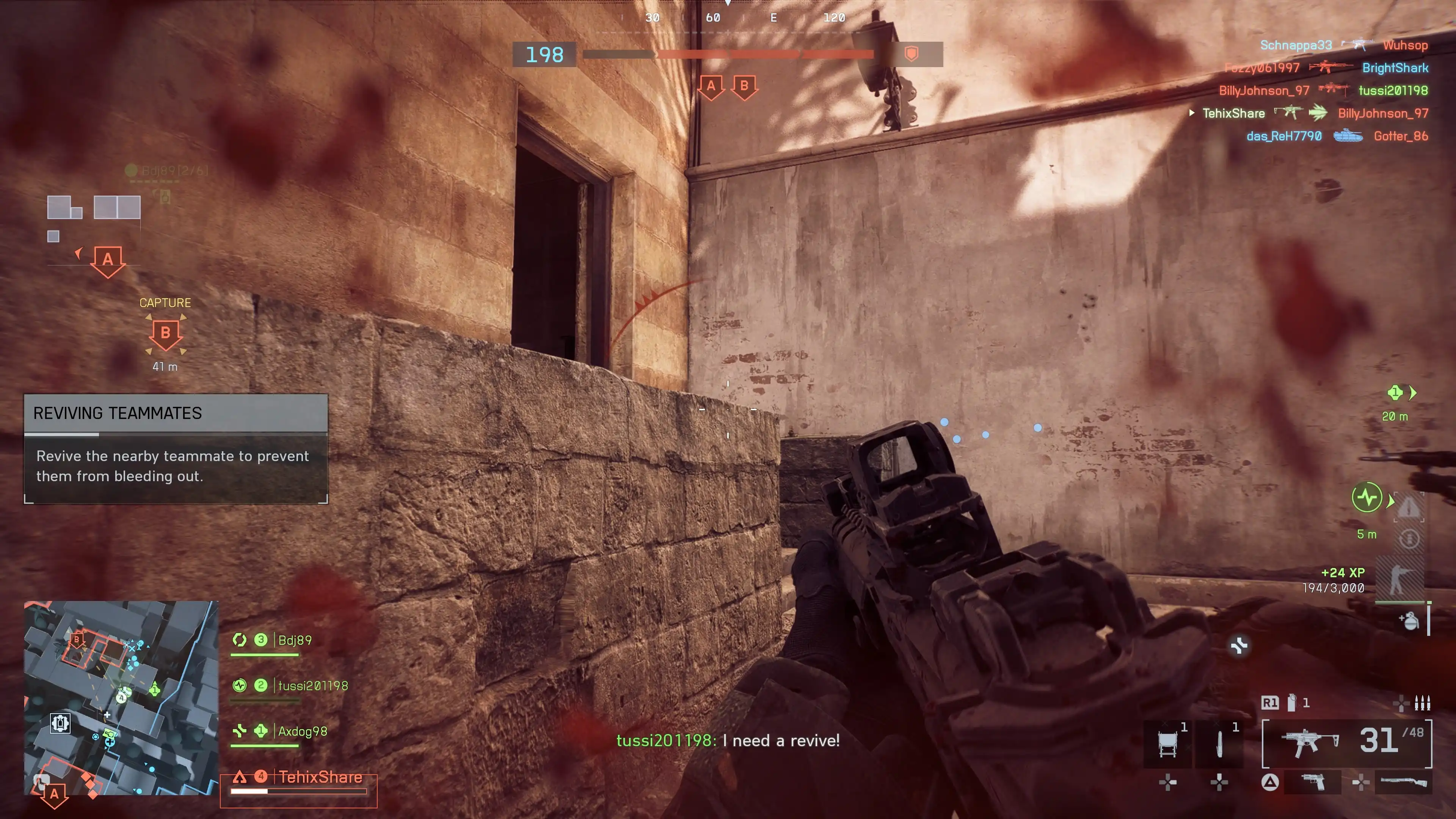Select the syringe gadget slot
This screenshot has width=1456, height=819.
click(1219, 743)
